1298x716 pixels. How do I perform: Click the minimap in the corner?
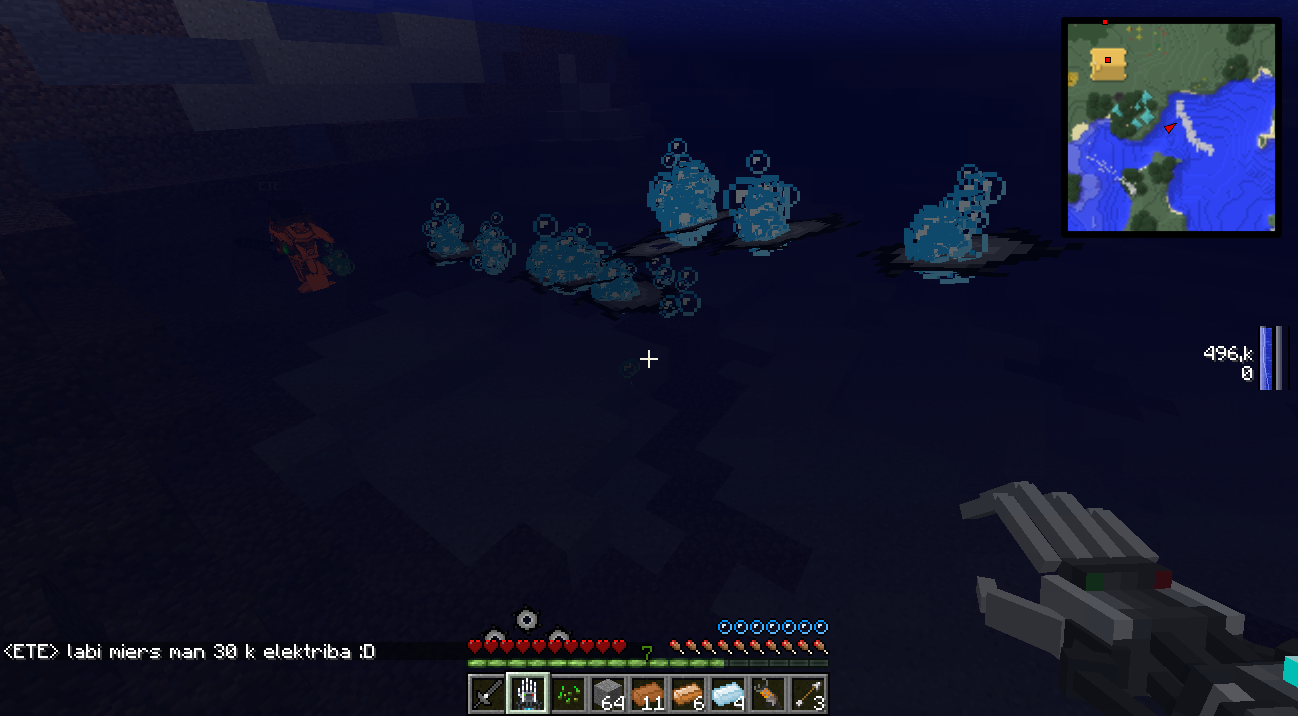click(x=1171, y=127)
